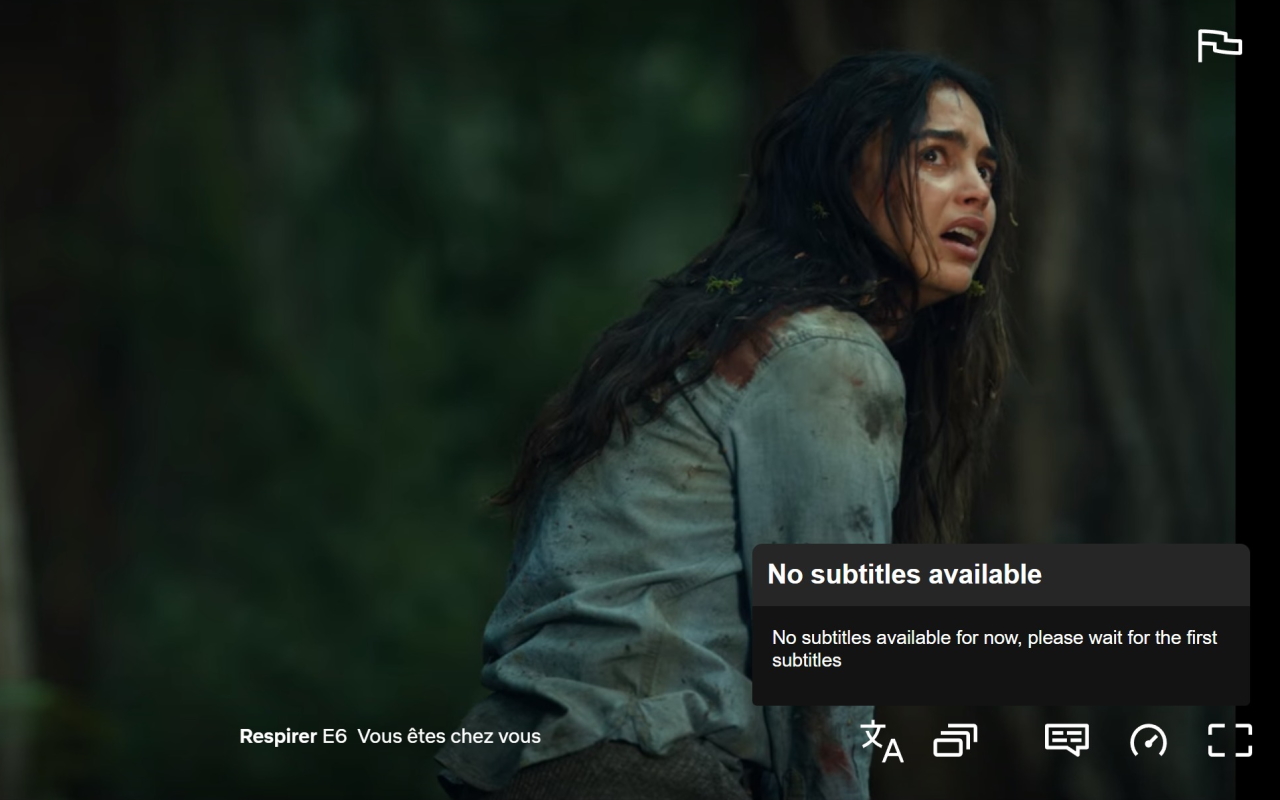The width and height of the screenshot is (1280, 800).
Task: Click the Vous êtes chez vous episode label
Action: click(448, 736)
